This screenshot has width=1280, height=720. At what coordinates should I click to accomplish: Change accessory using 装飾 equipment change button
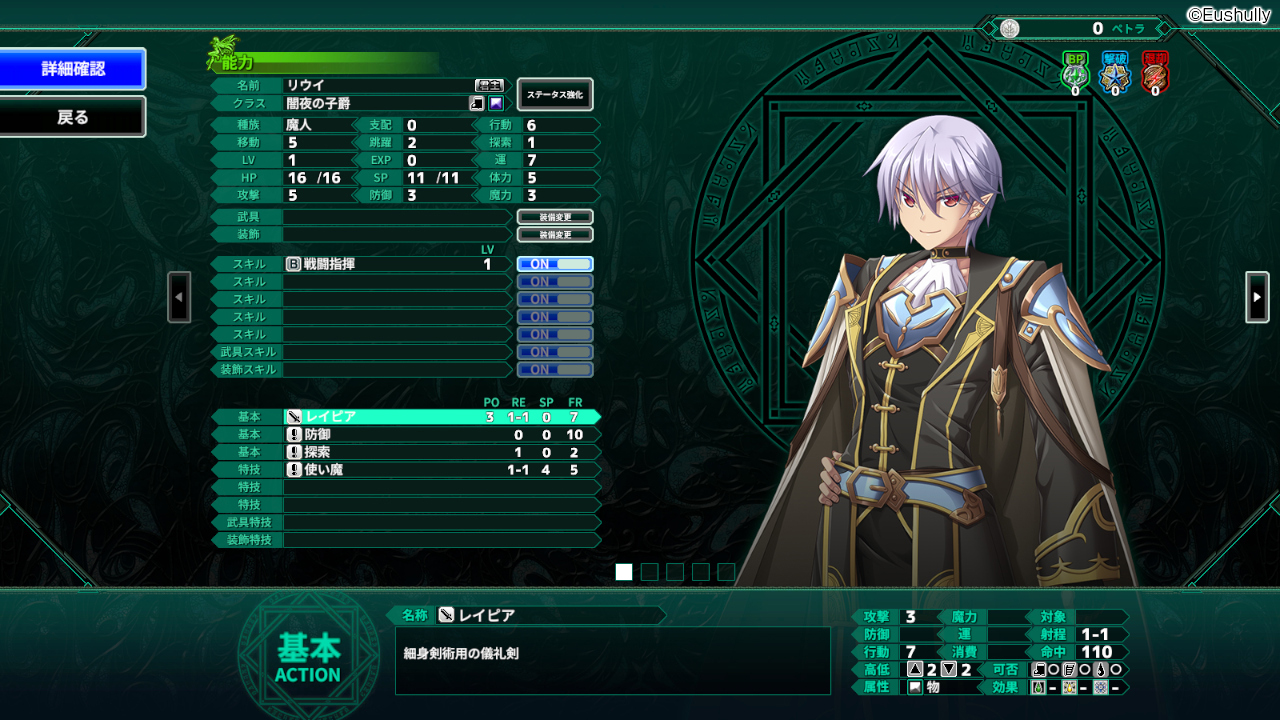pyautogui.click(x=555, y=235)
